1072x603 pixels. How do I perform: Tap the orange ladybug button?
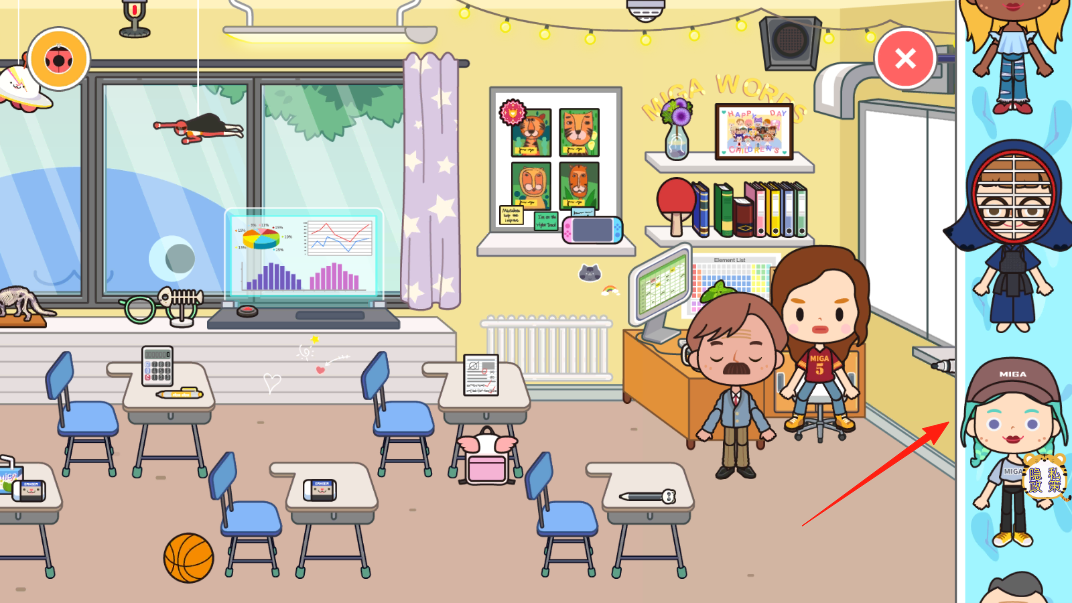pos(59,59)
